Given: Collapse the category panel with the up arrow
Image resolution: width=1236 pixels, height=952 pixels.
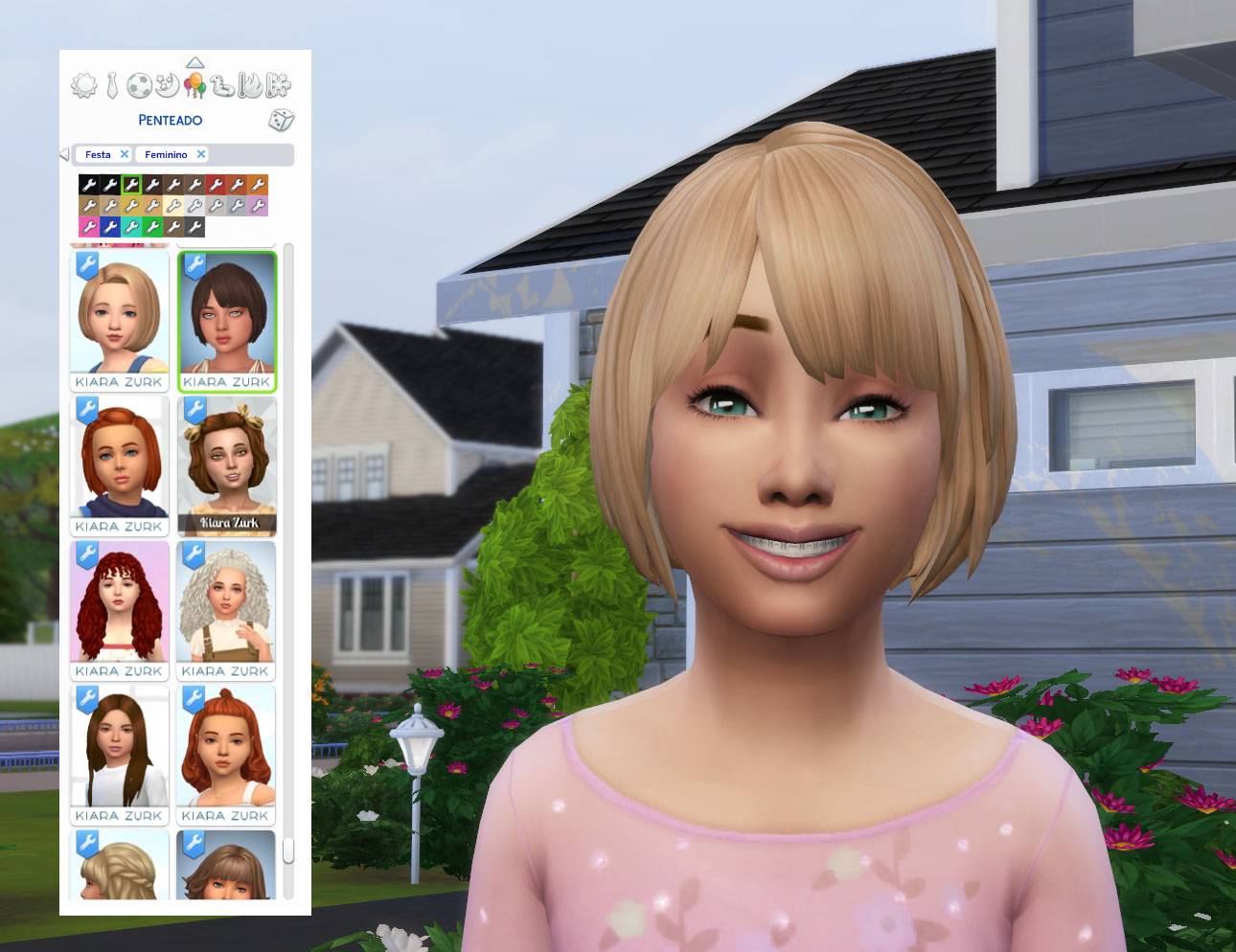Looking at the screenshot, I should (x=195, y=62).
